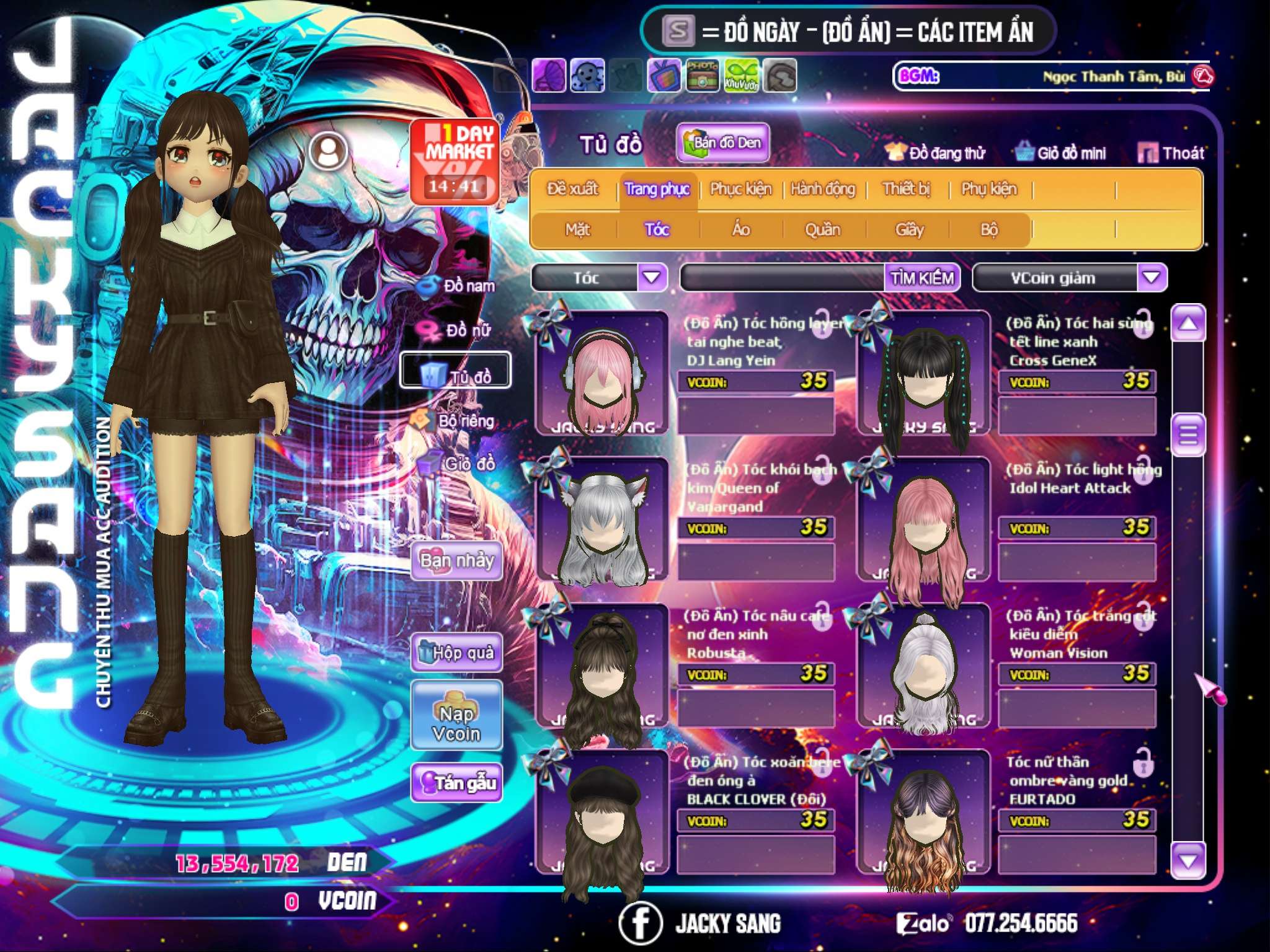
Task: Show Đồ đang thử items
Action: (936, 153)
